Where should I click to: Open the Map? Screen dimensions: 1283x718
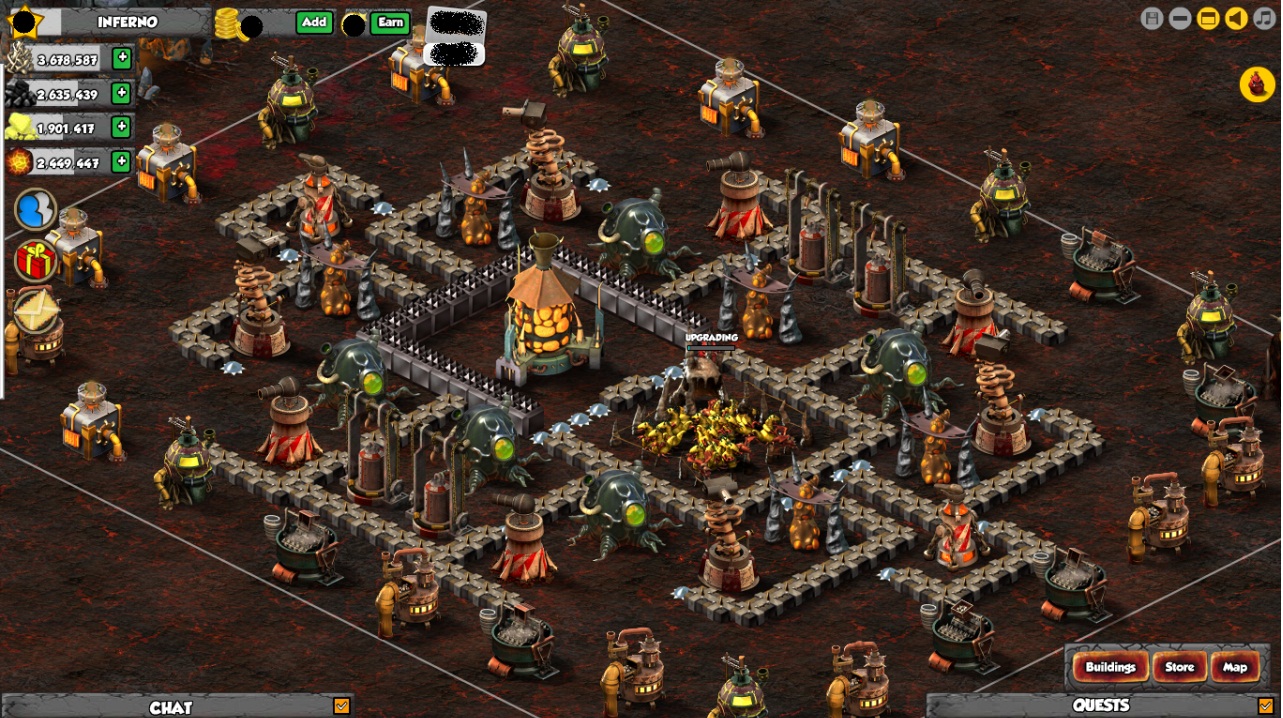tap(1235, 667)
